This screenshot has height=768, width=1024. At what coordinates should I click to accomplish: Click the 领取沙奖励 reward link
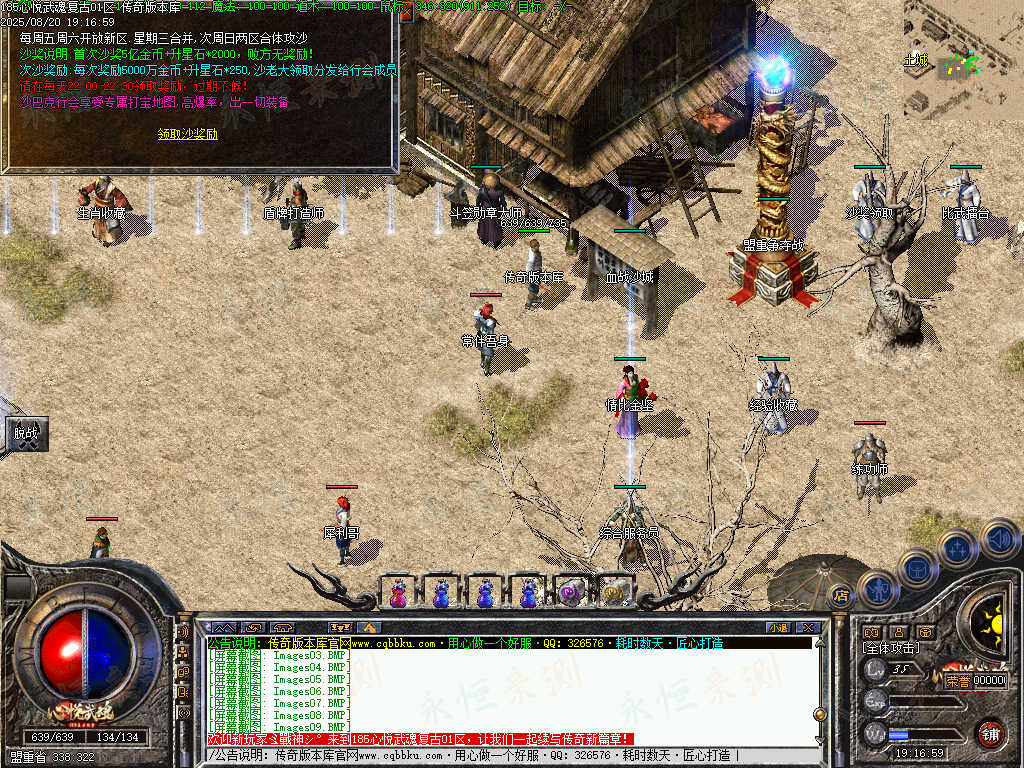click(187, 134)
